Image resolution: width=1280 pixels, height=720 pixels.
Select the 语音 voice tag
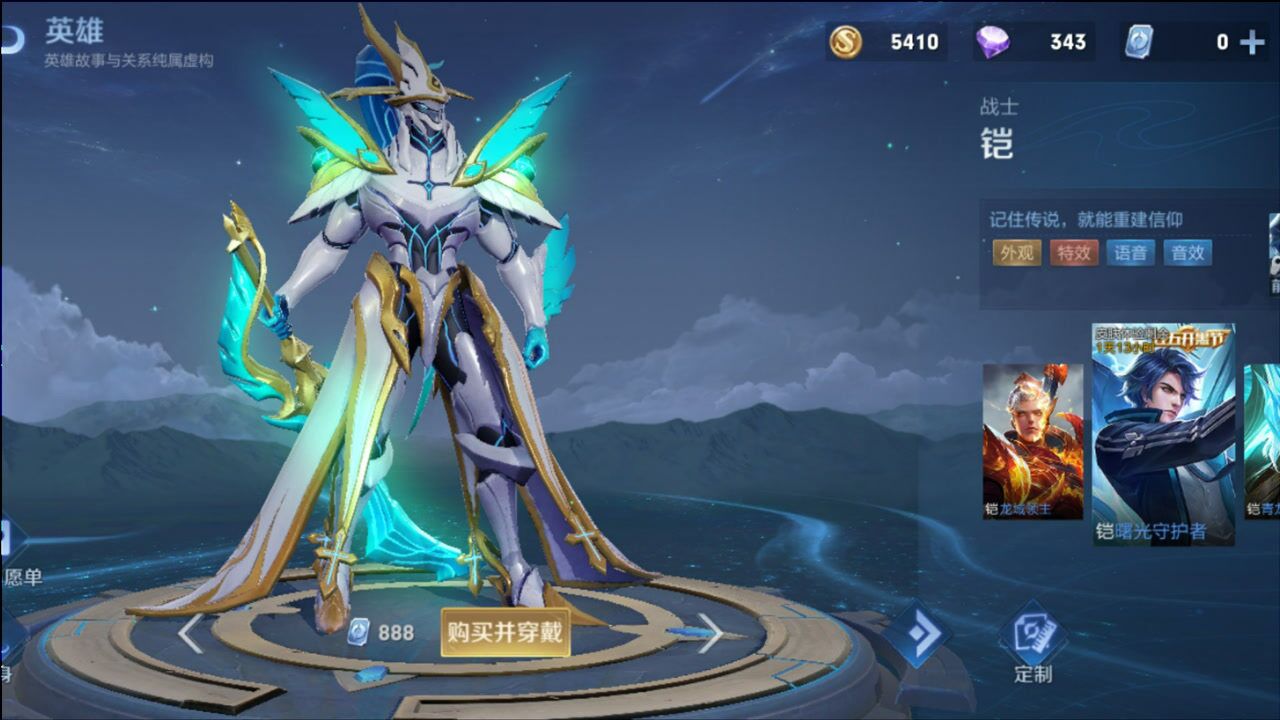click(1130, 253)
